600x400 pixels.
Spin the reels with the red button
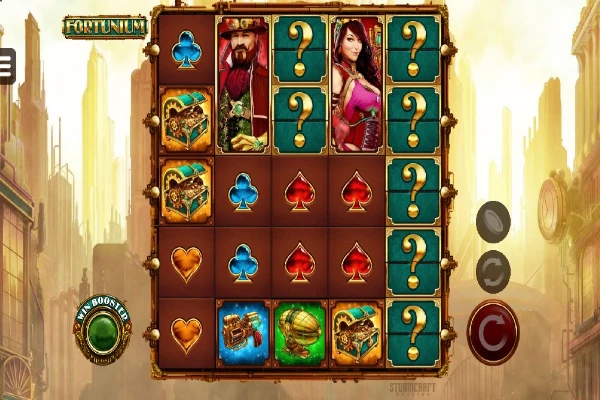coord(493,332)
